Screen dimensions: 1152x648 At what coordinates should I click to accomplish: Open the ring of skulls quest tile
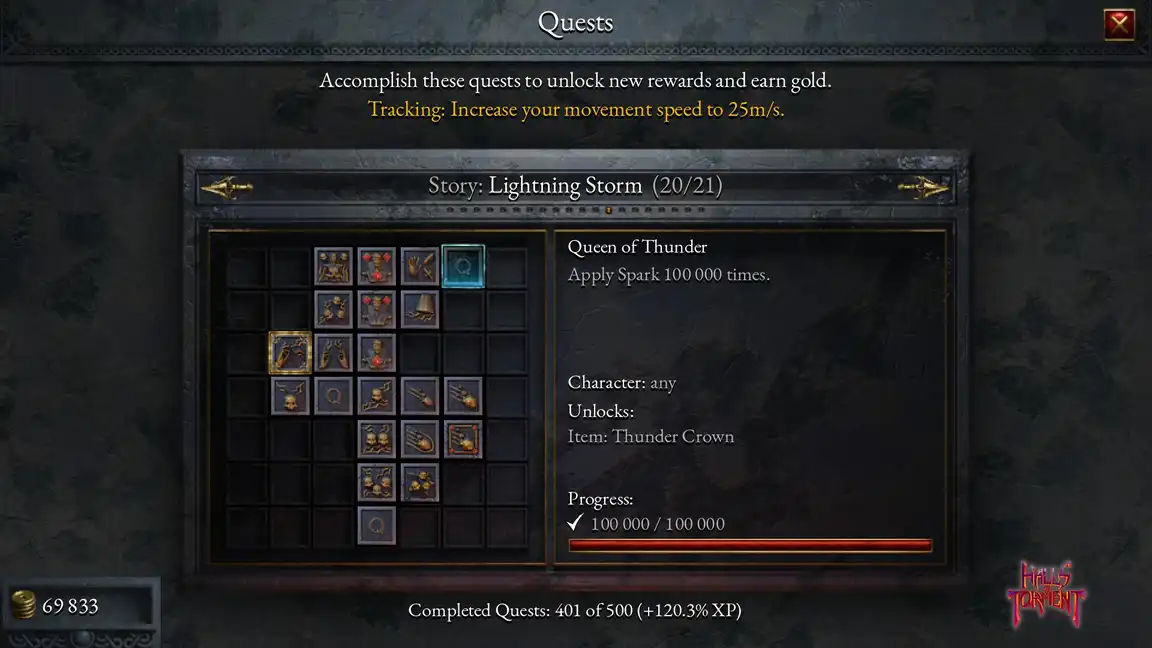coord(334,309)
